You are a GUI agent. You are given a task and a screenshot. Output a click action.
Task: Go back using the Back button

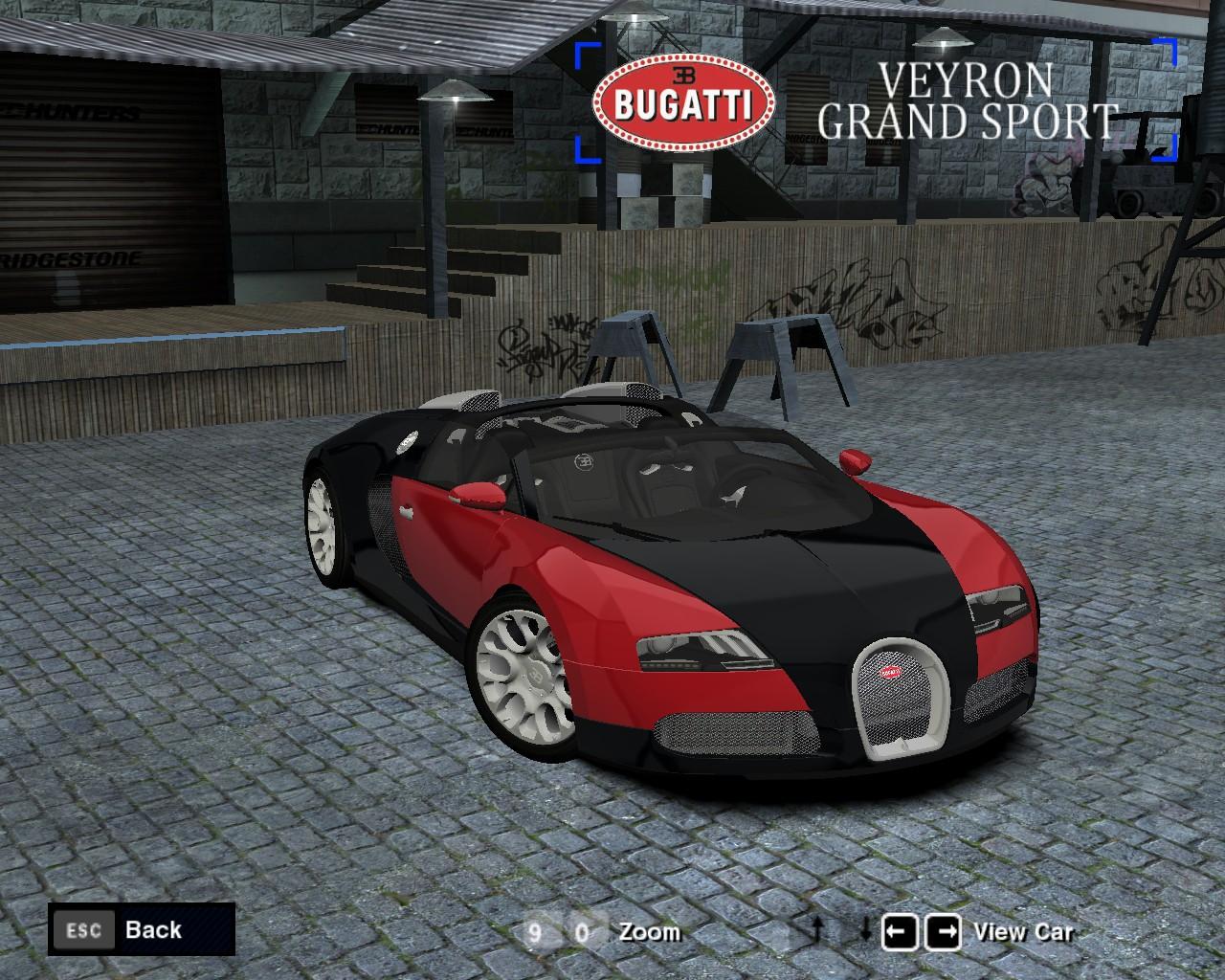coord(141,929)
